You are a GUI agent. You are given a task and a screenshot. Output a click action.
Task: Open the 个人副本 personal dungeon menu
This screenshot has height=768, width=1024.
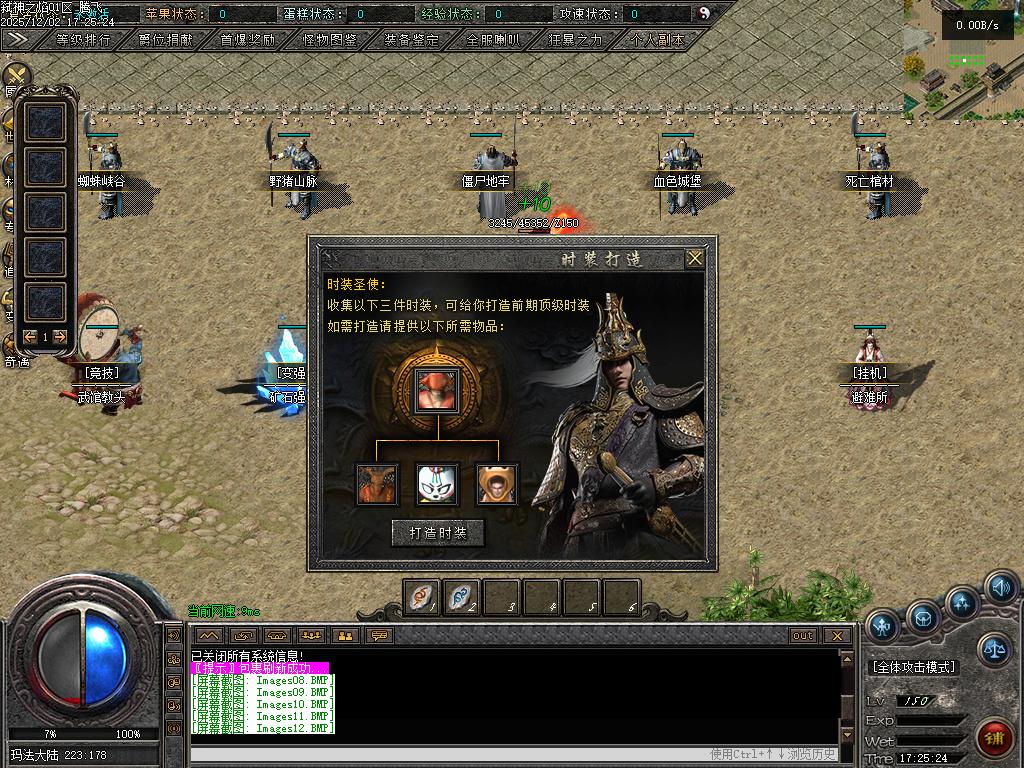[657, 41]
